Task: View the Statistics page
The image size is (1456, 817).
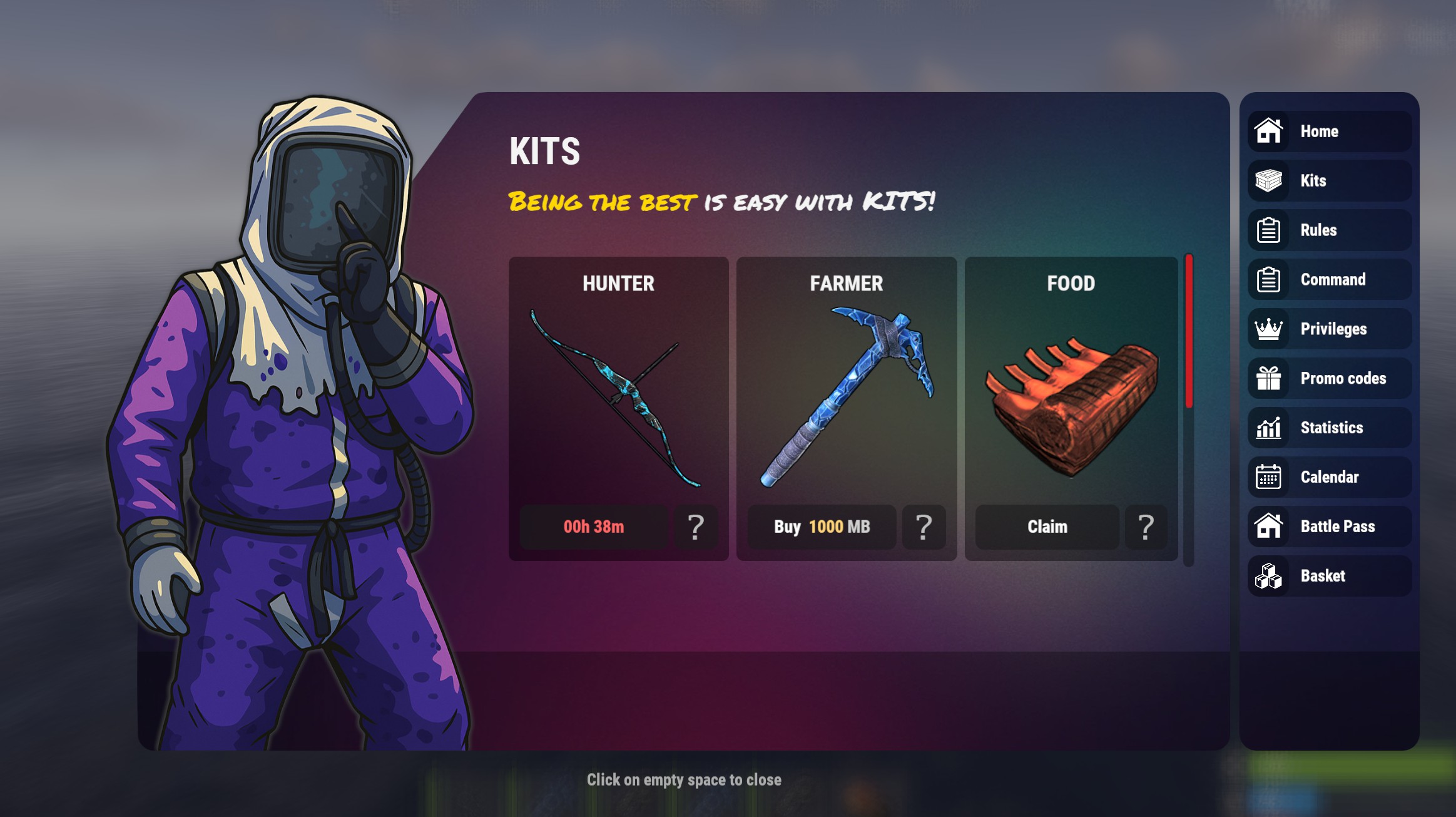Action: 1329,428
